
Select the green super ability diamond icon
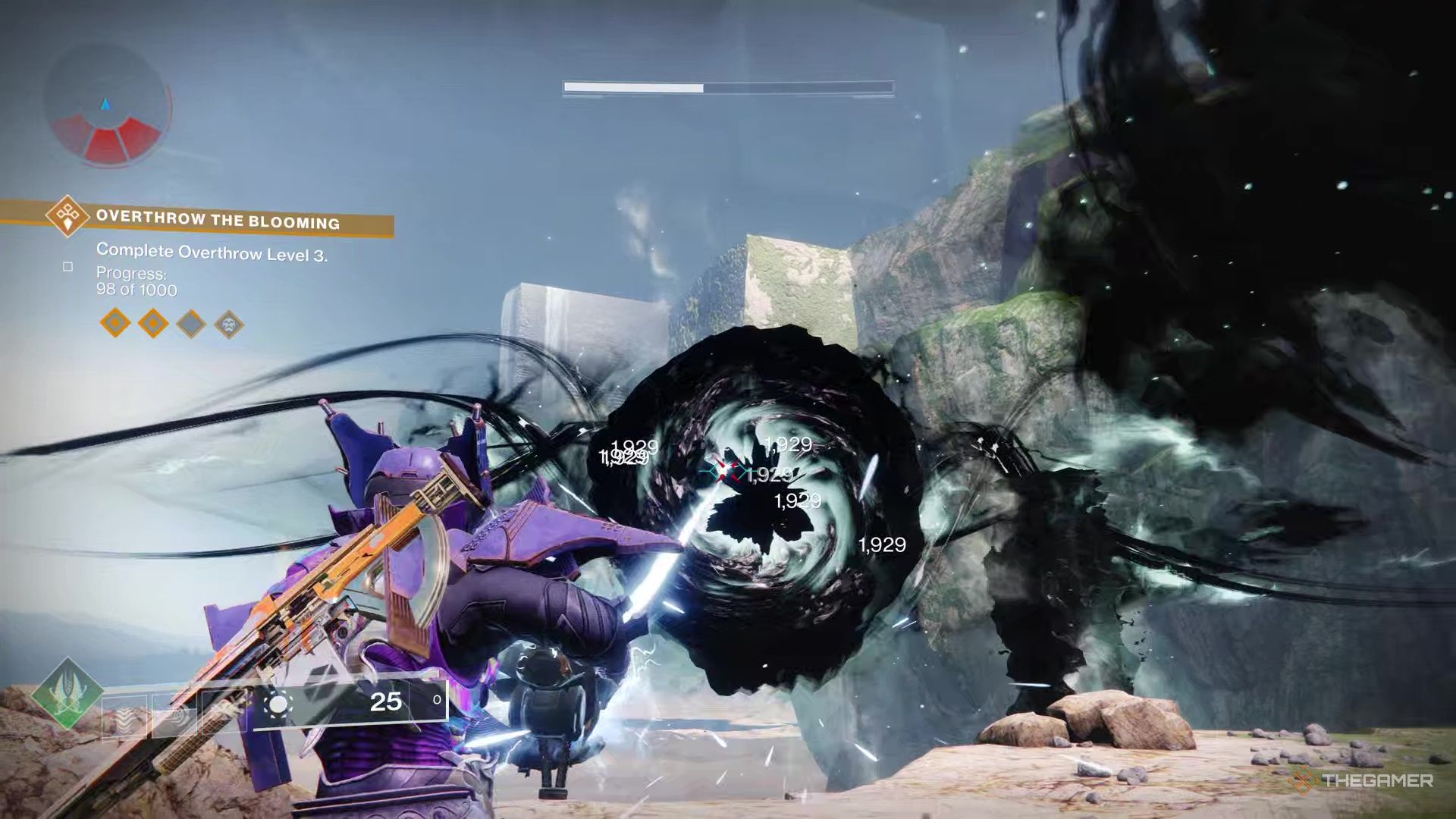(68, 692)
